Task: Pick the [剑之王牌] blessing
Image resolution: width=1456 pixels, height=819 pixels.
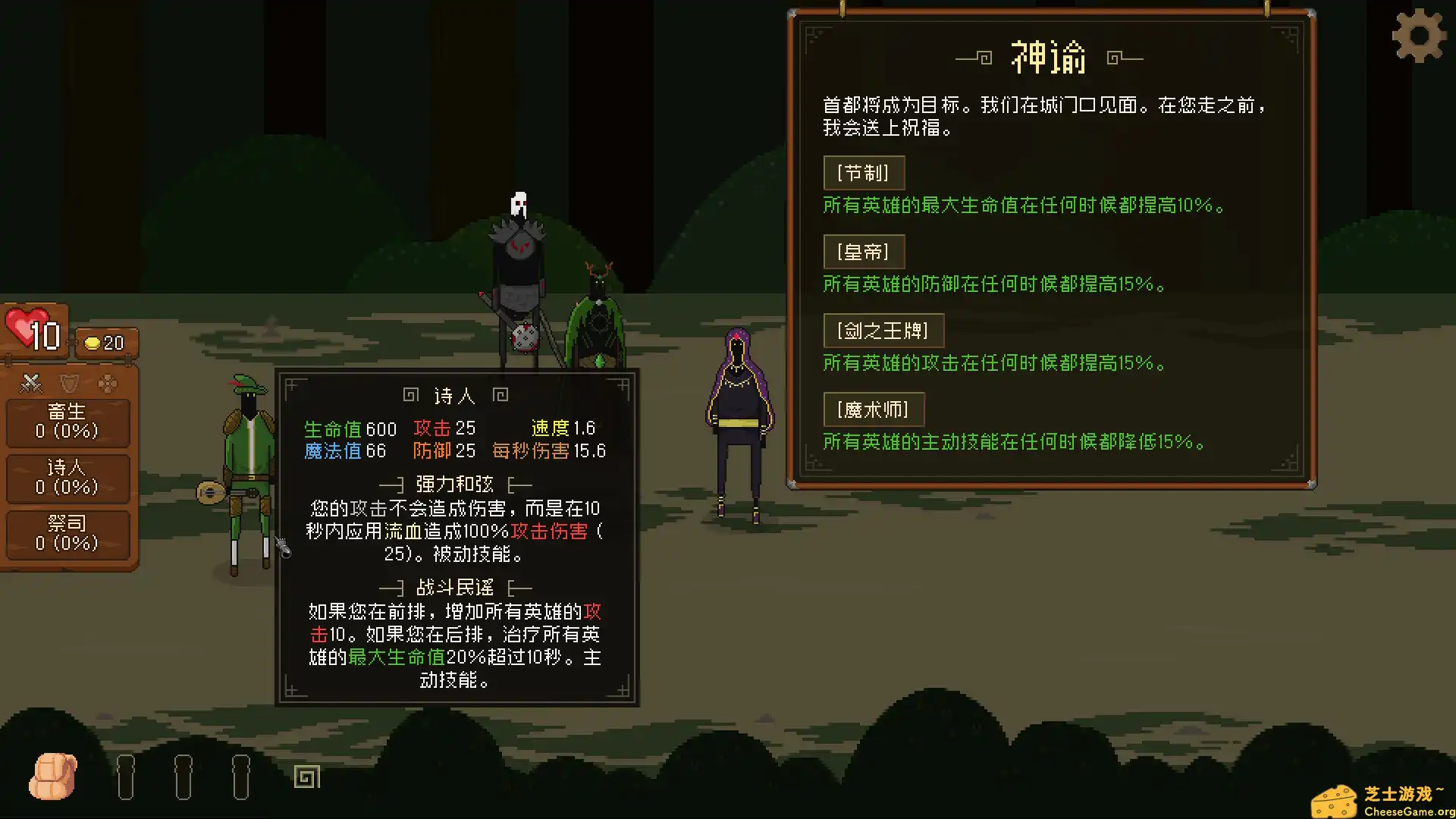Action: point(883,331)
